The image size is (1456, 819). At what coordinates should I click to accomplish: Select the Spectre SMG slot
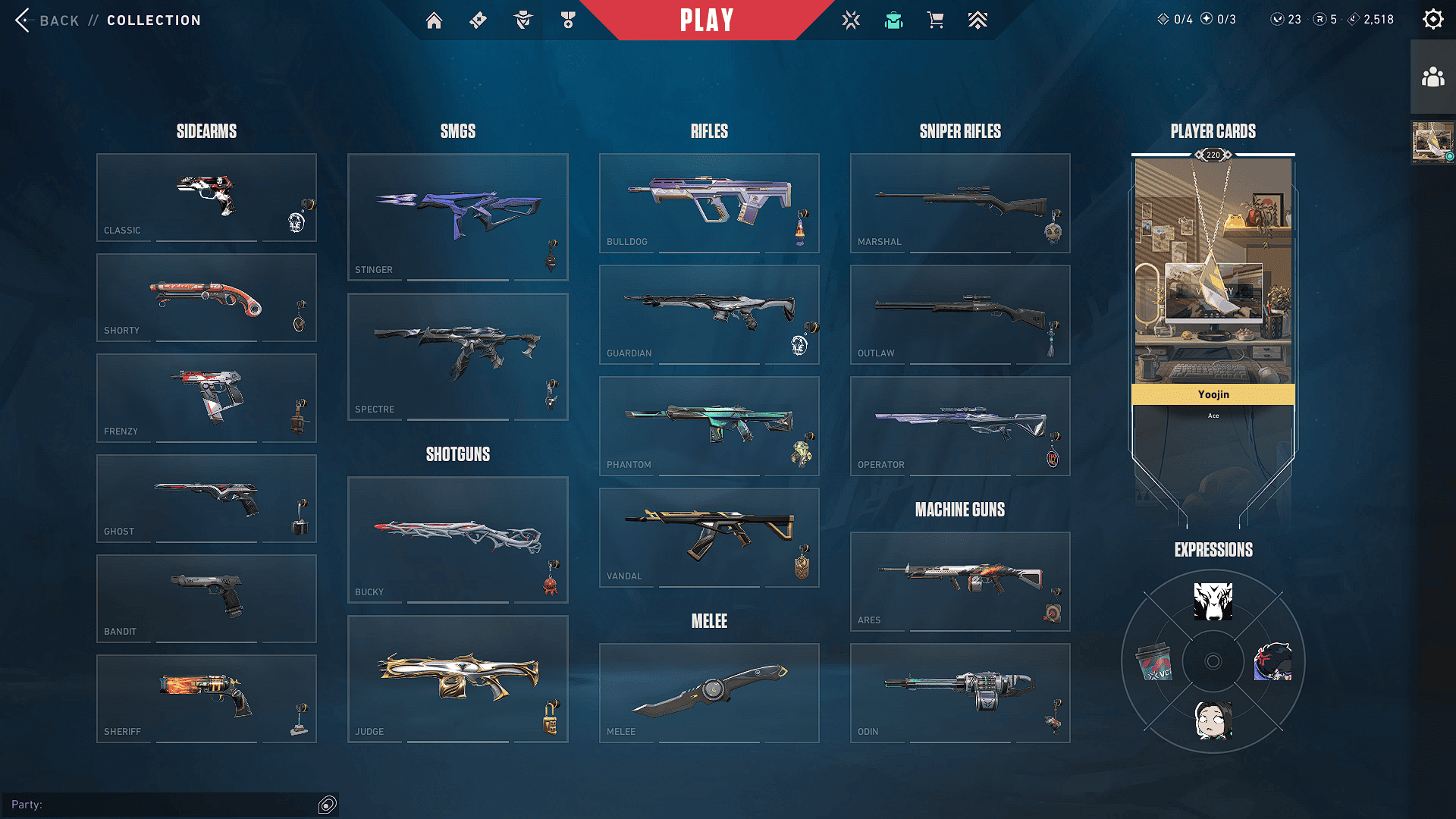(457, 356)
